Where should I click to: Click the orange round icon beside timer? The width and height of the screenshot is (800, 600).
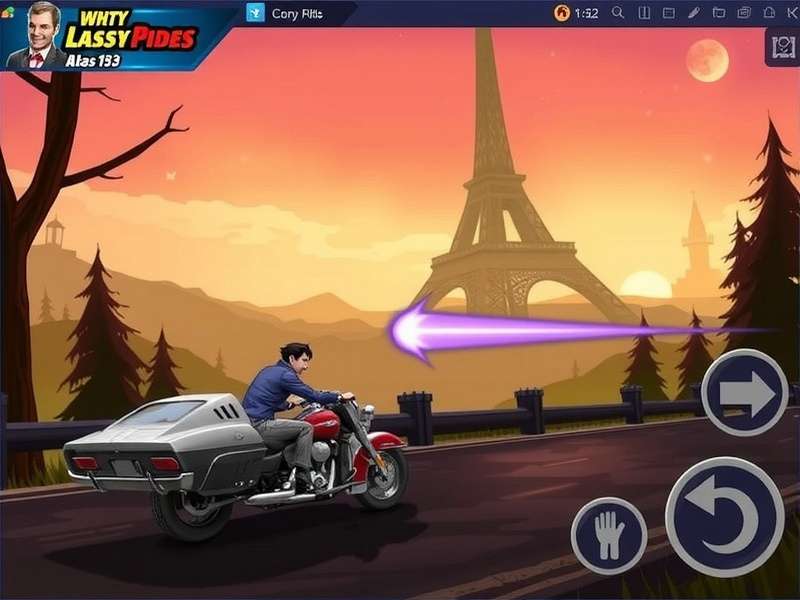click(562, 13)
